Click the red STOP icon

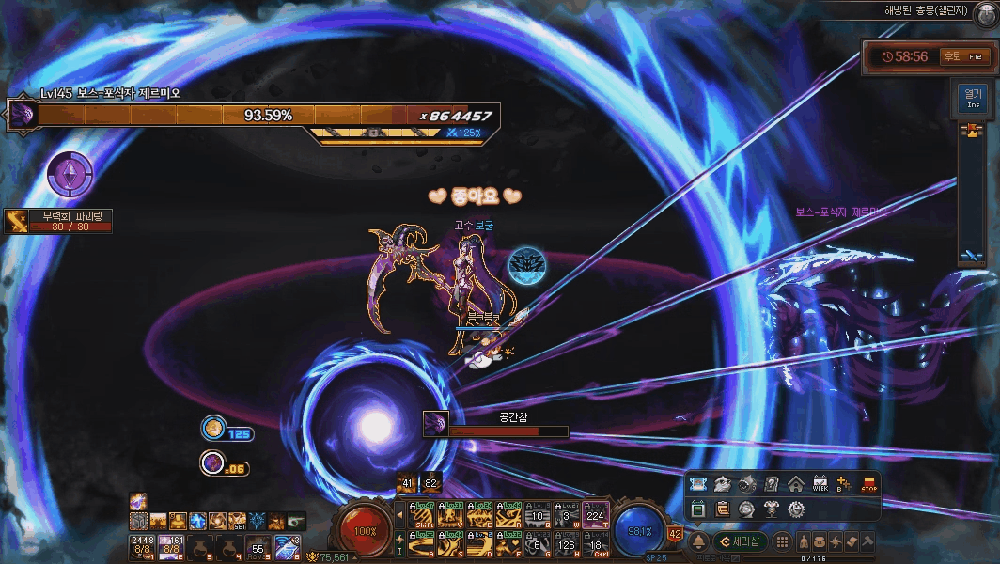pyautogui.click(x=870, y=484)
